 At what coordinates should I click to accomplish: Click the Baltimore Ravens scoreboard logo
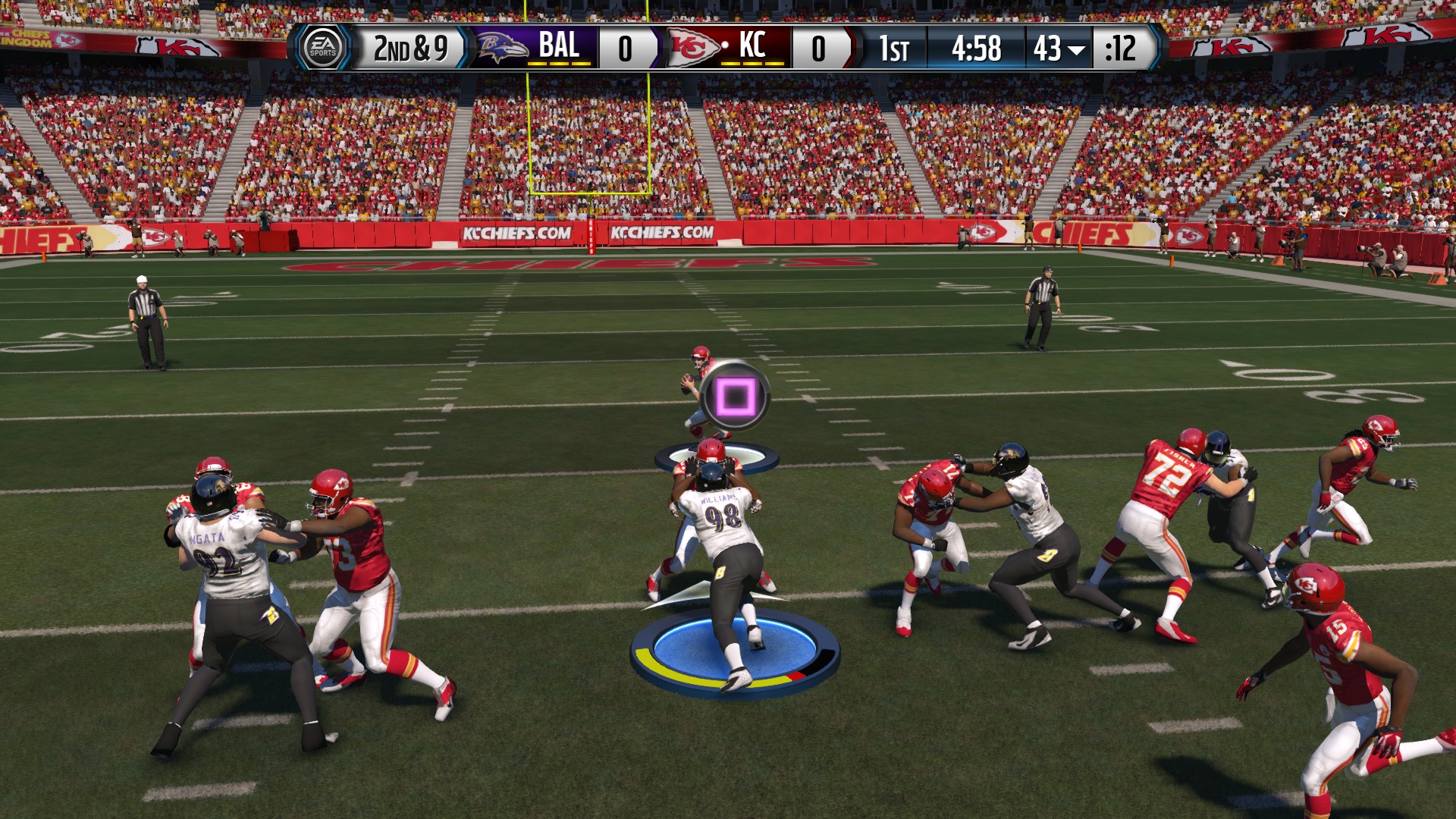(502, 48)
